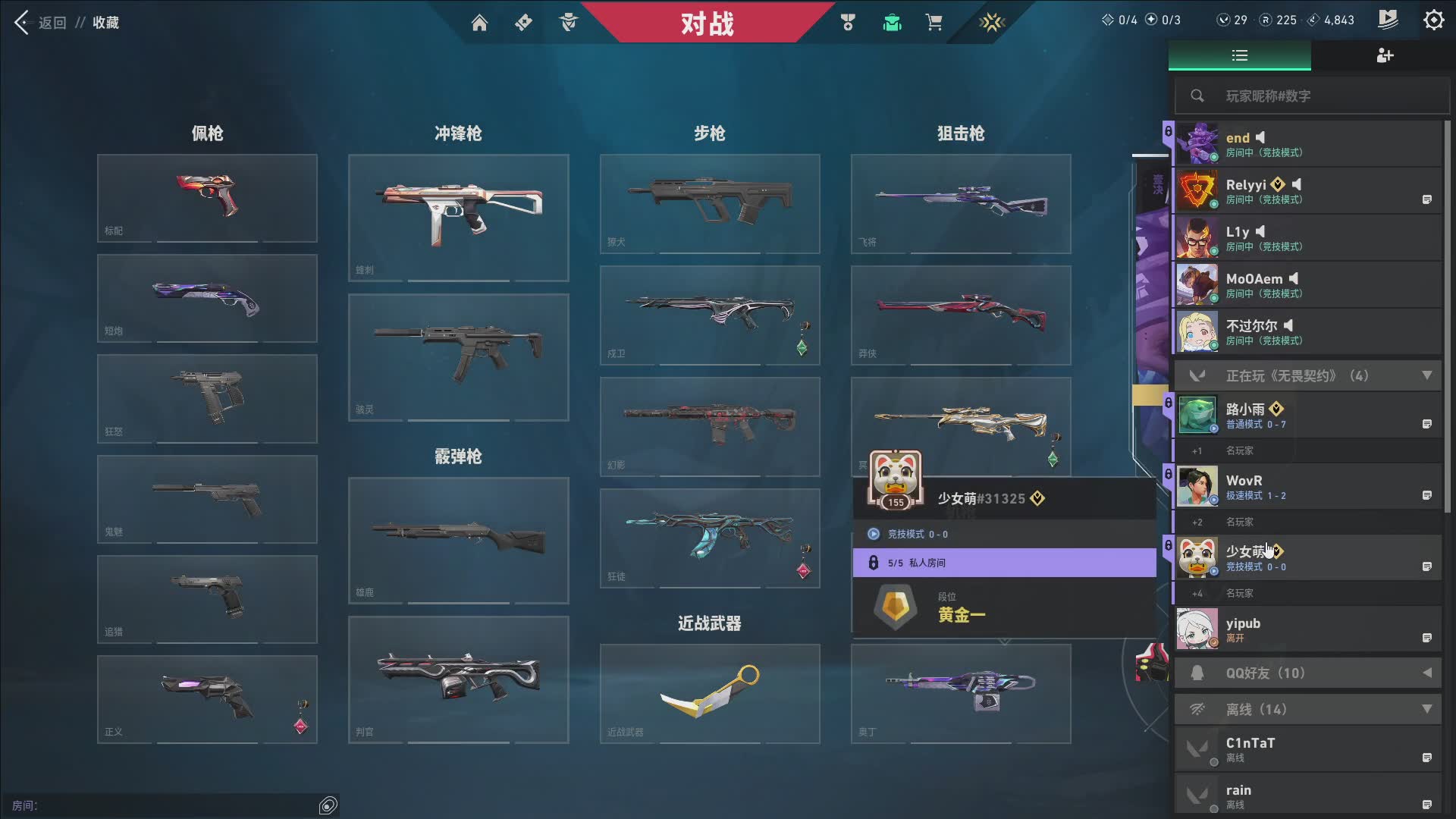Open the 奥丁 machine gun slot
Screen dimensions: 1456x819
tap(960, 693)
